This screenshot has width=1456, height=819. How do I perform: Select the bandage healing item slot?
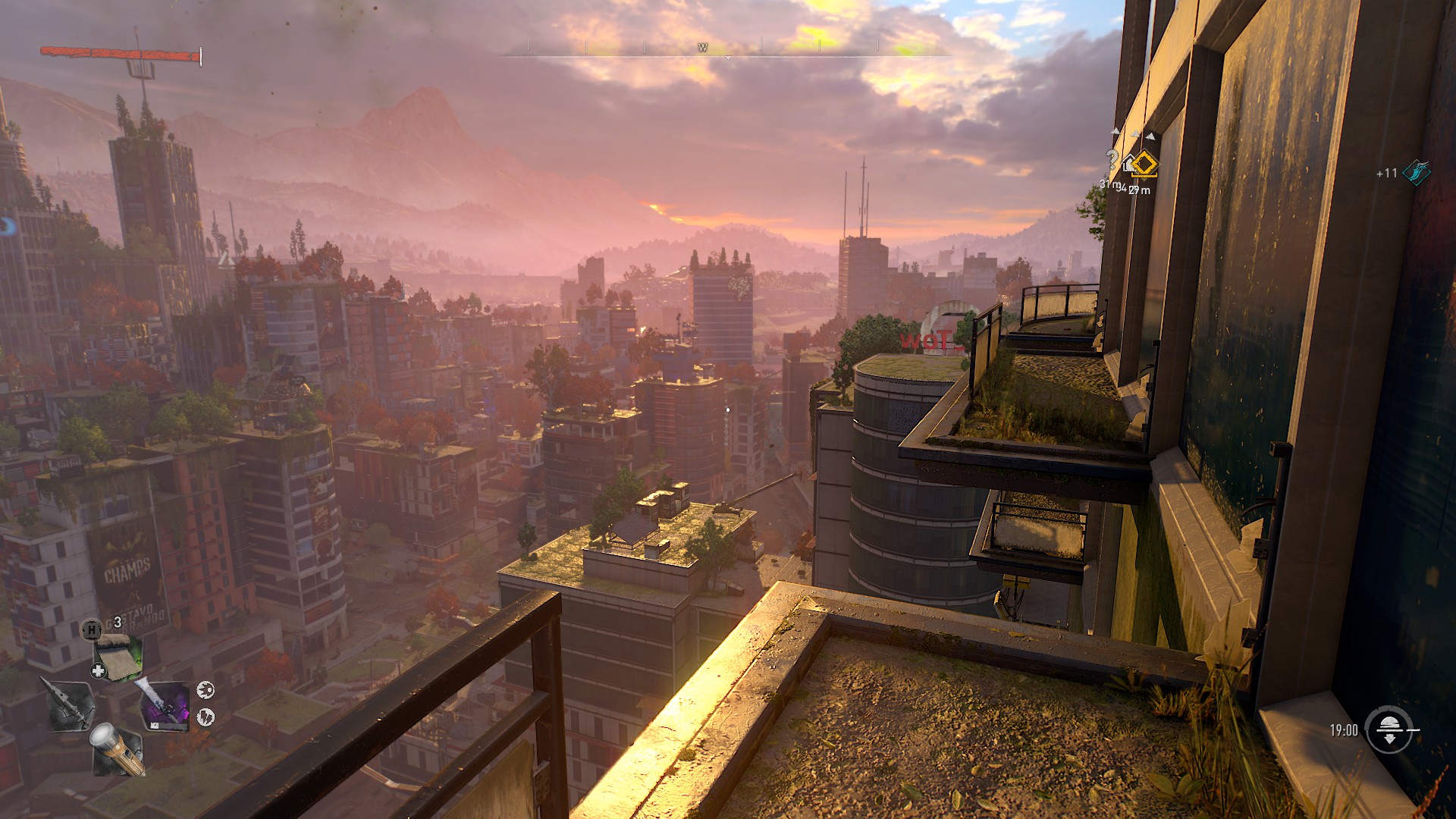(x=118, y=657)
